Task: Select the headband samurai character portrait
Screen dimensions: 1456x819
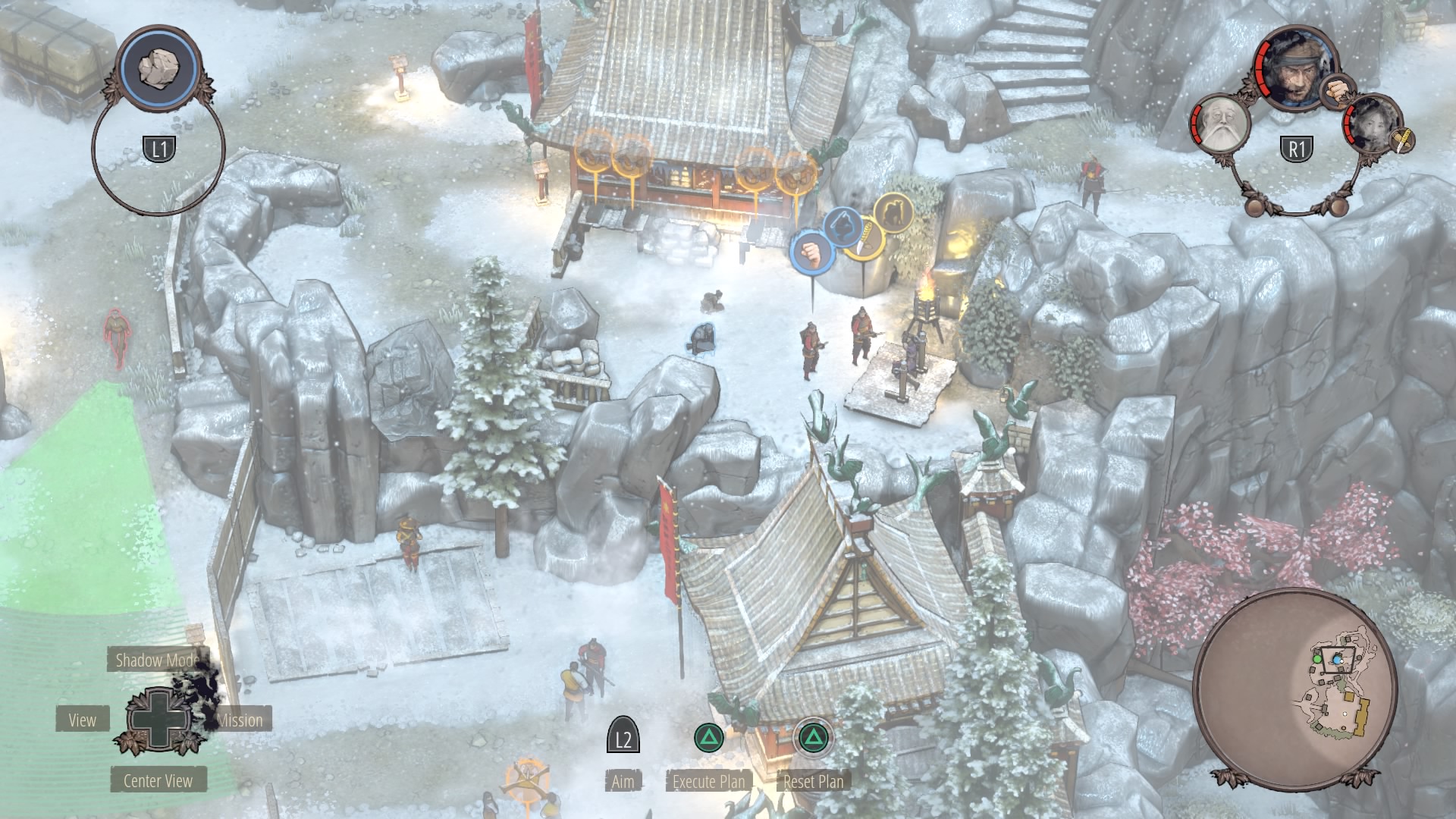Action: (x=1295, y=68)
